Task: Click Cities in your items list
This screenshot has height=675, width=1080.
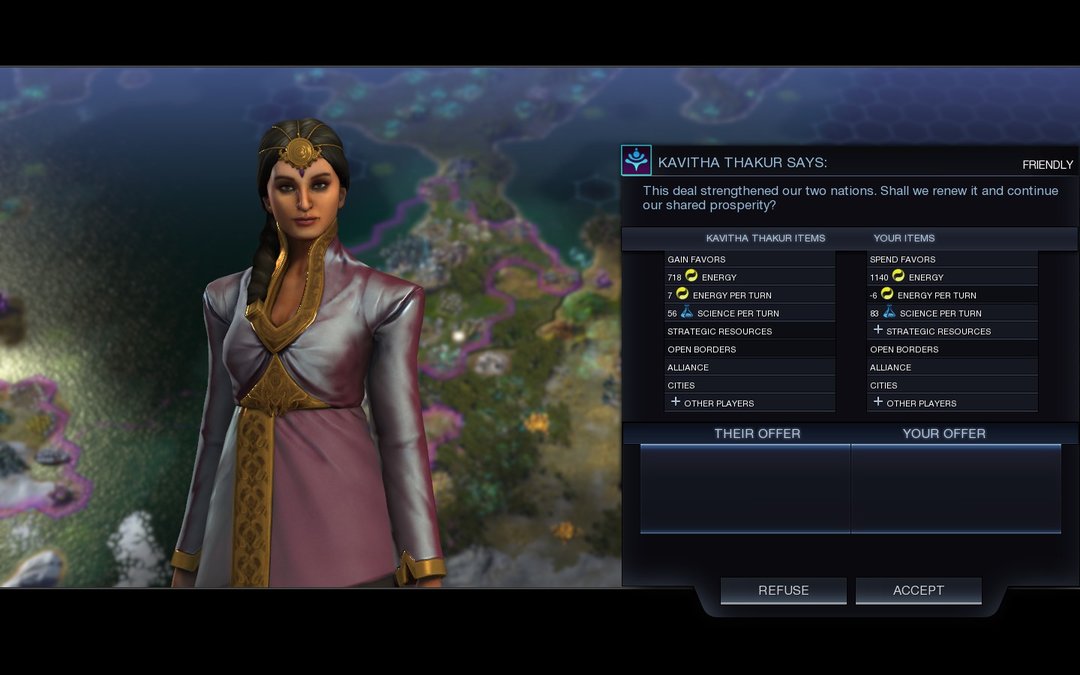Action: click(951, 385)
